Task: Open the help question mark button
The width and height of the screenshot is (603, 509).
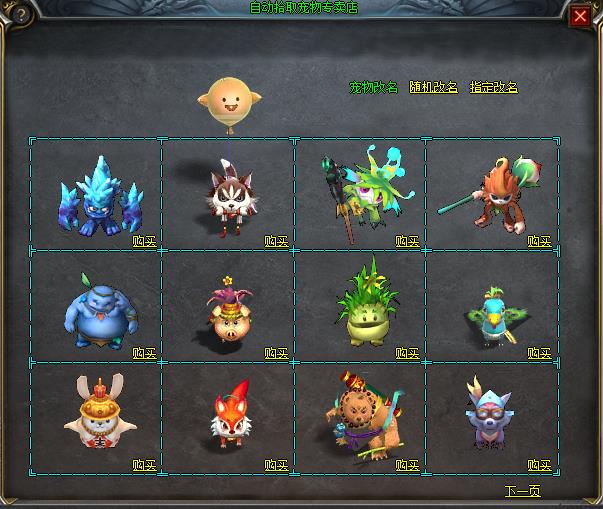Action: (15, 15)
